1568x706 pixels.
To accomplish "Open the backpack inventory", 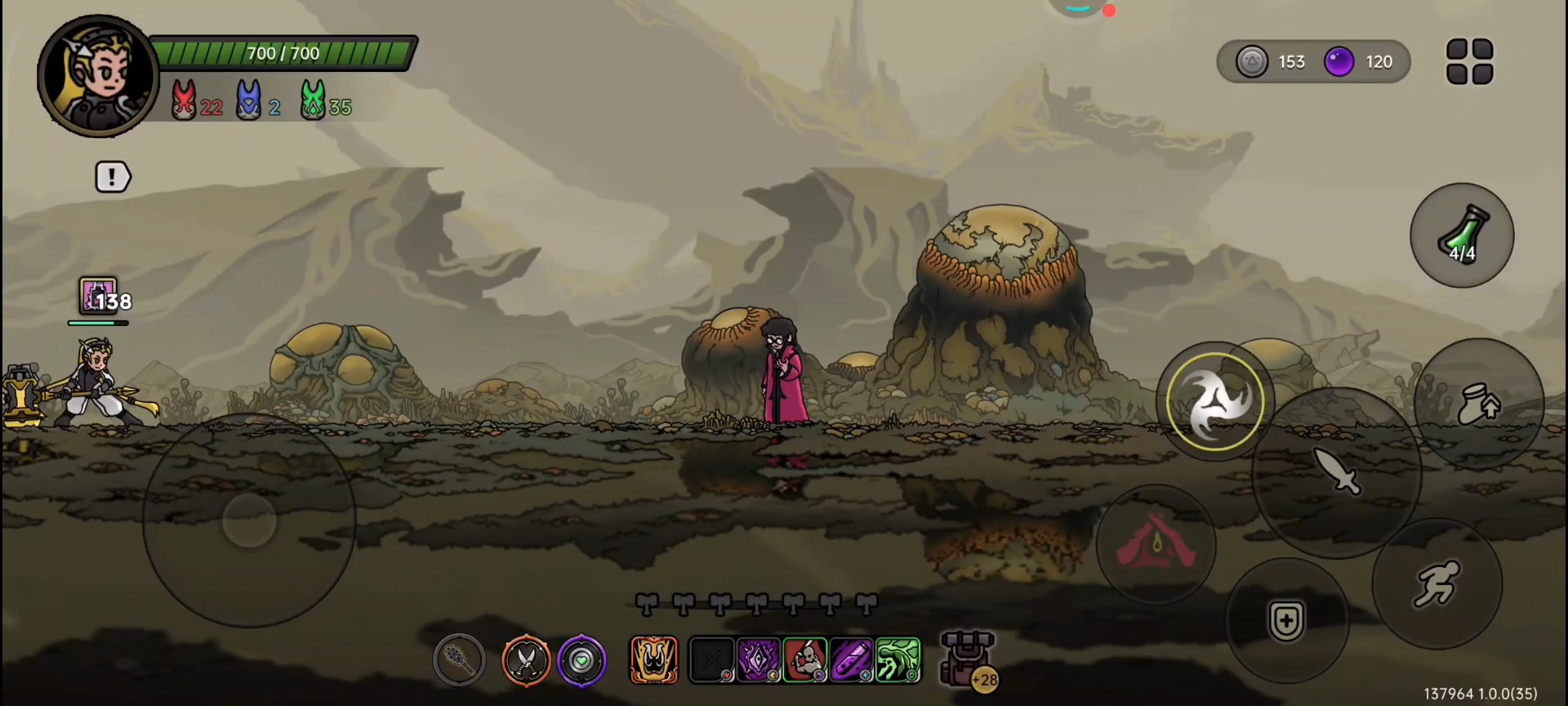I will [968, 659].
